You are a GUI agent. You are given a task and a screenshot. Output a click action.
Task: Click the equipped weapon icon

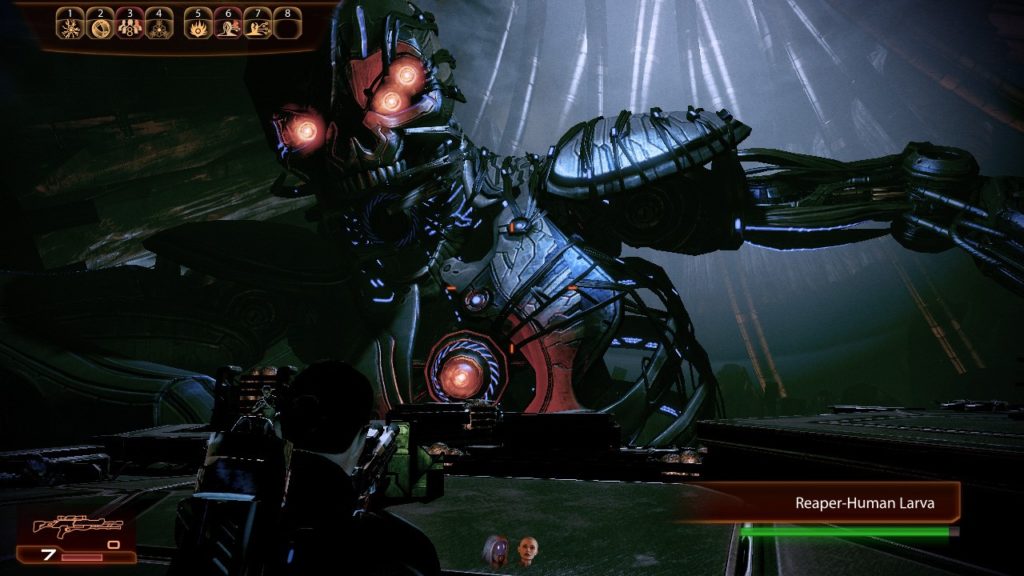click(x=77, y=526)
